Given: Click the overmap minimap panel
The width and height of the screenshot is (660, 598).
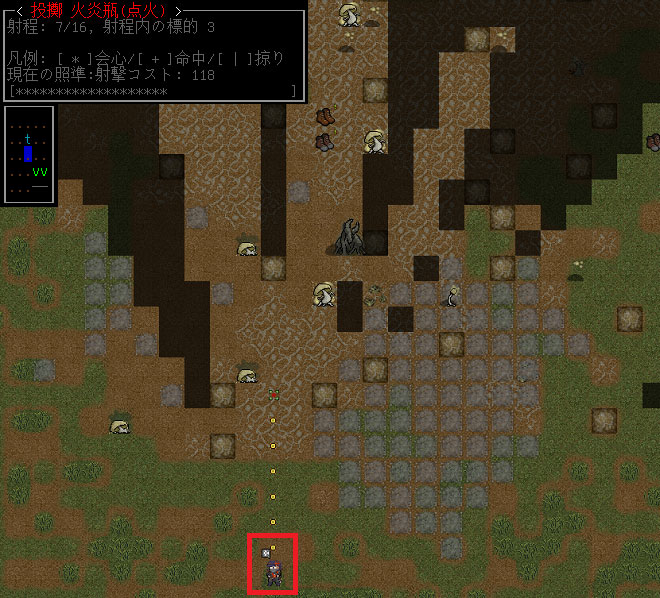Looking at the screenshot, I should tap(28, 154).
